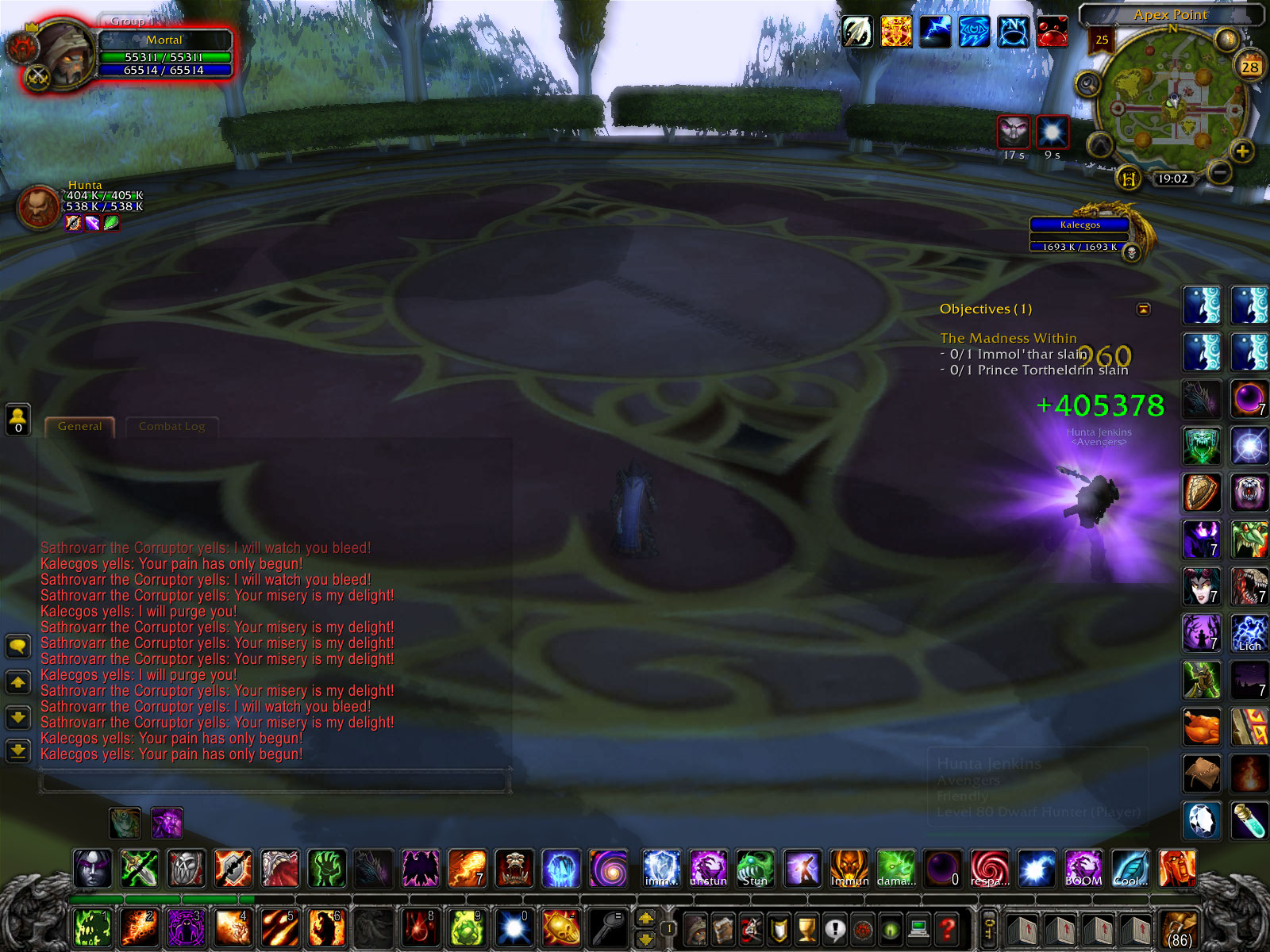Open the world map via the H button
Image resolution: width=1270 pixels, height=952 pixels.
(1129, 179)
